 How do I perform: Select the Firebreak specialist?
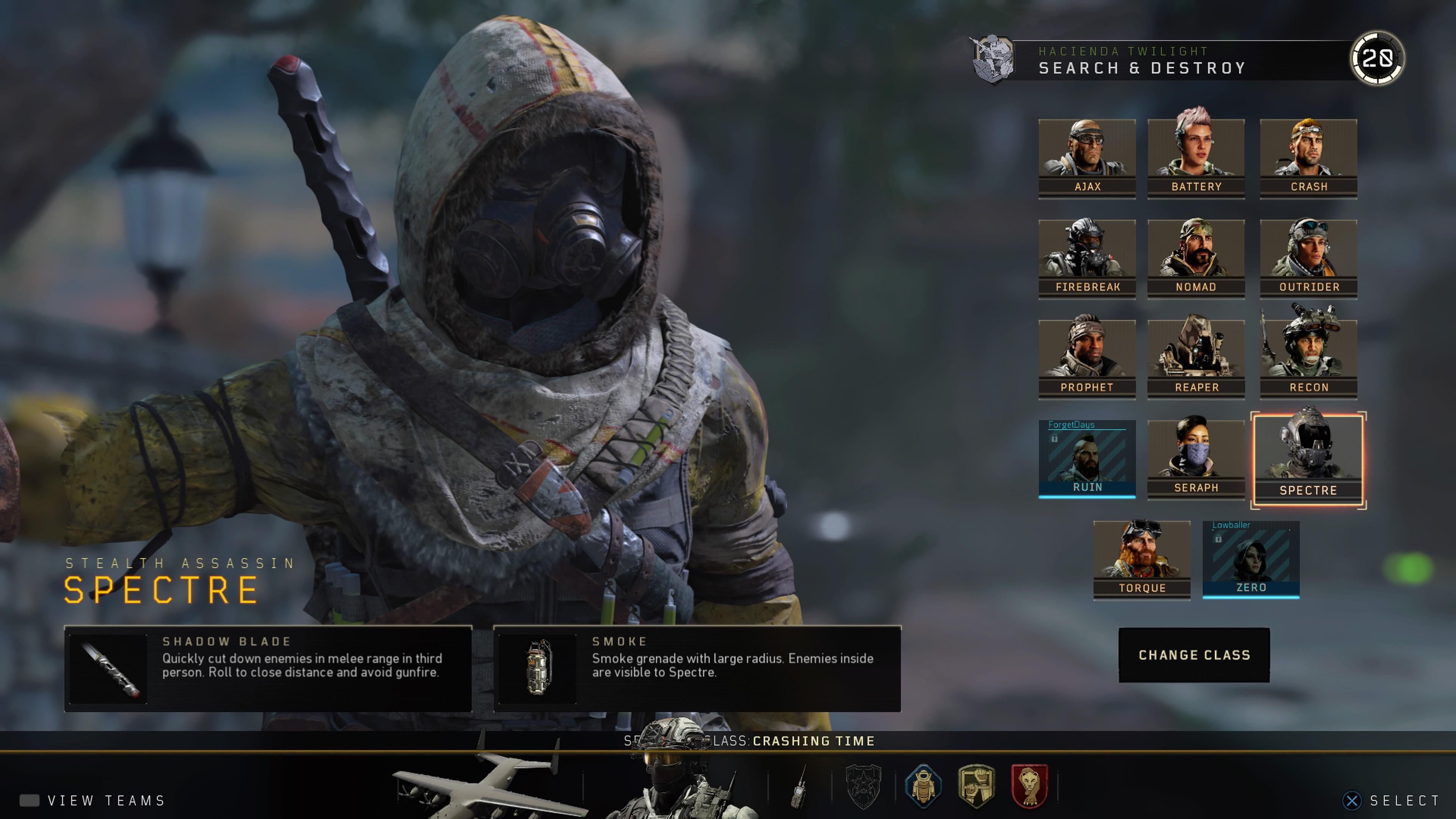tap(1086, 259)
